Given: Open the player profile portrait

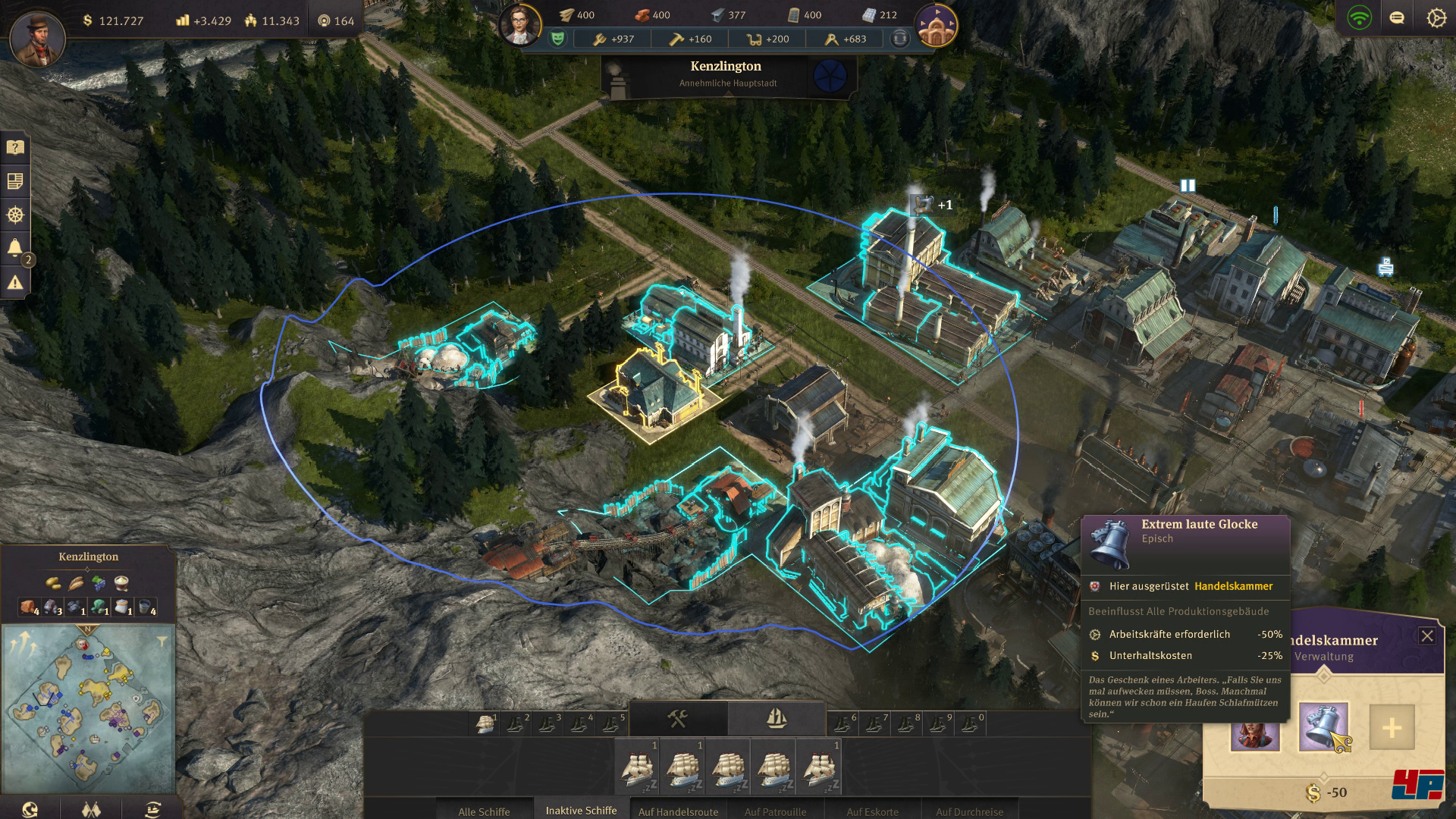Looking at the screenshot, I should pos(37,36).
